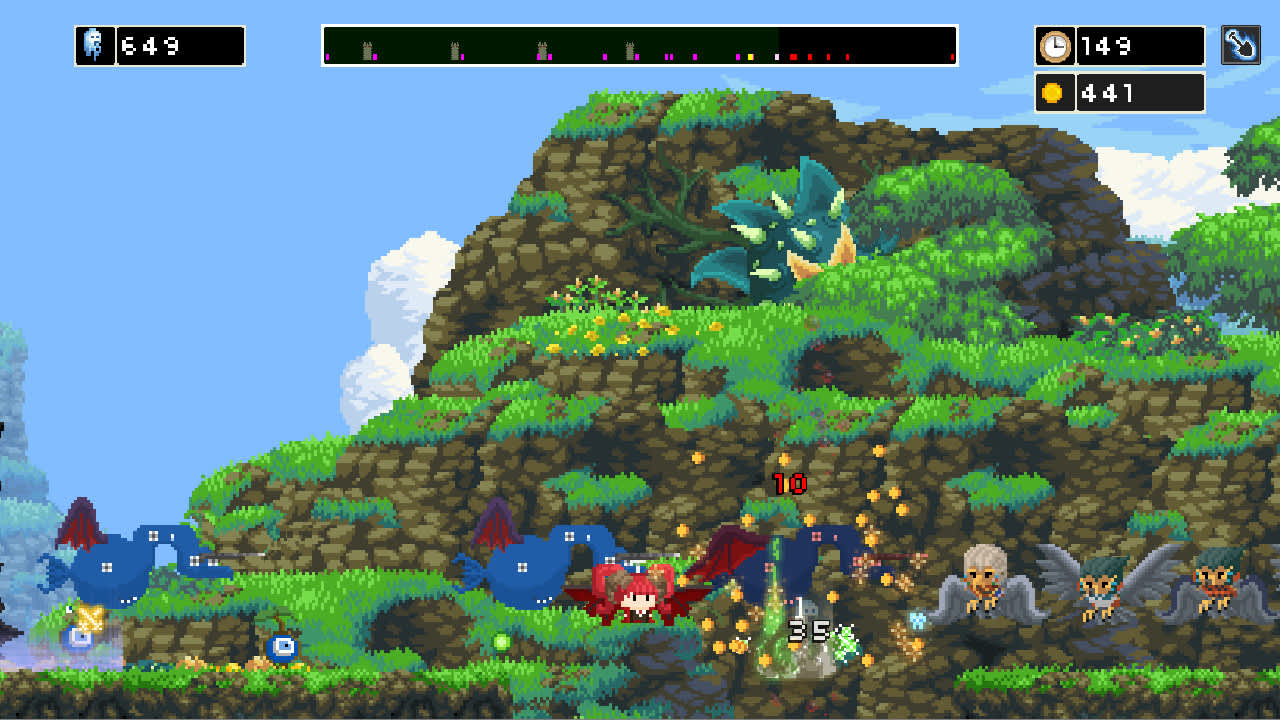Viewport: 1280px width, 720px height.
Task: Click the coin counter showing 441
Action: tap(1140, 92)
